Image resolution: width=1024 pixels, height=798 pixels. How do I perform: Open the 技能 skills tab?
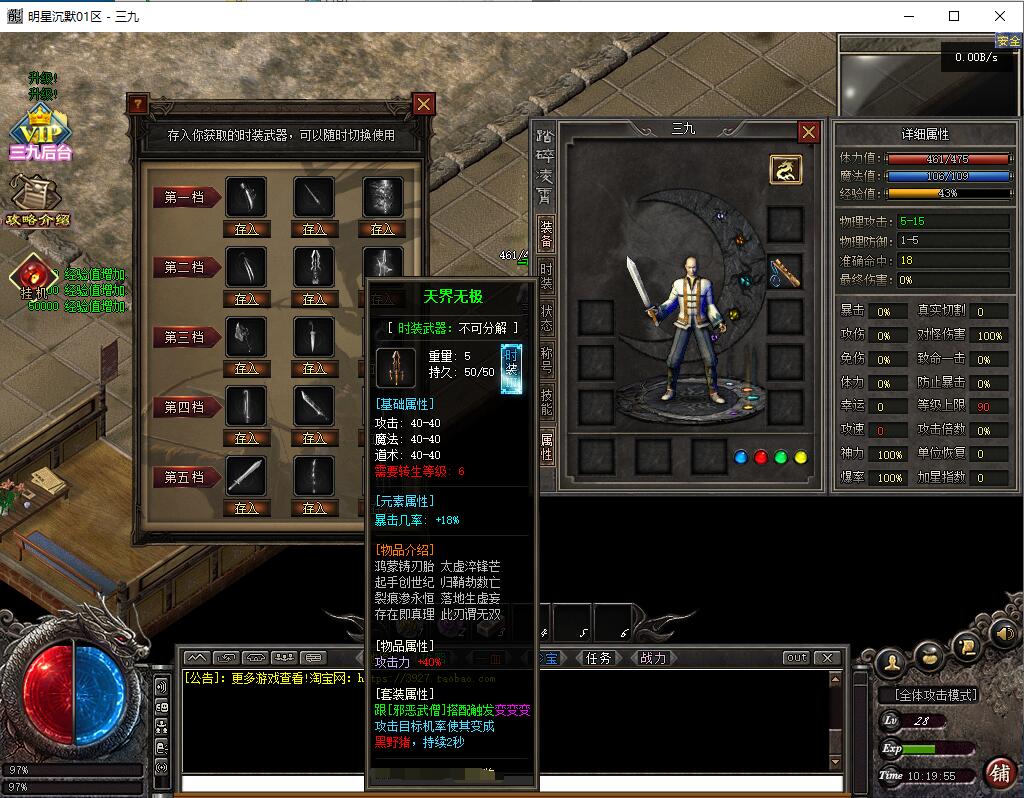click(546, 403)
